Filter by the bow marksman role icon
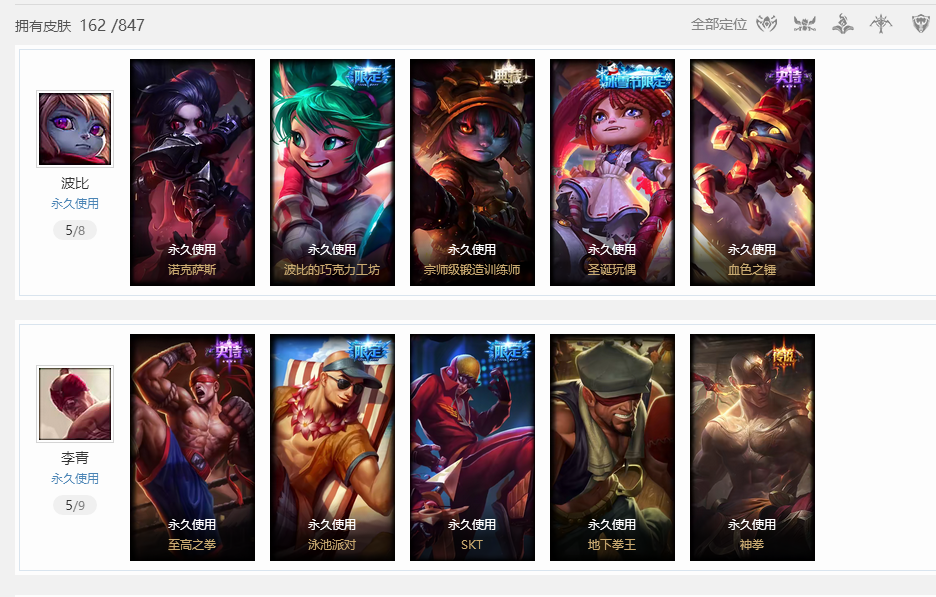The height and width of the screenshot is (597, 936). tap(880, 24)
